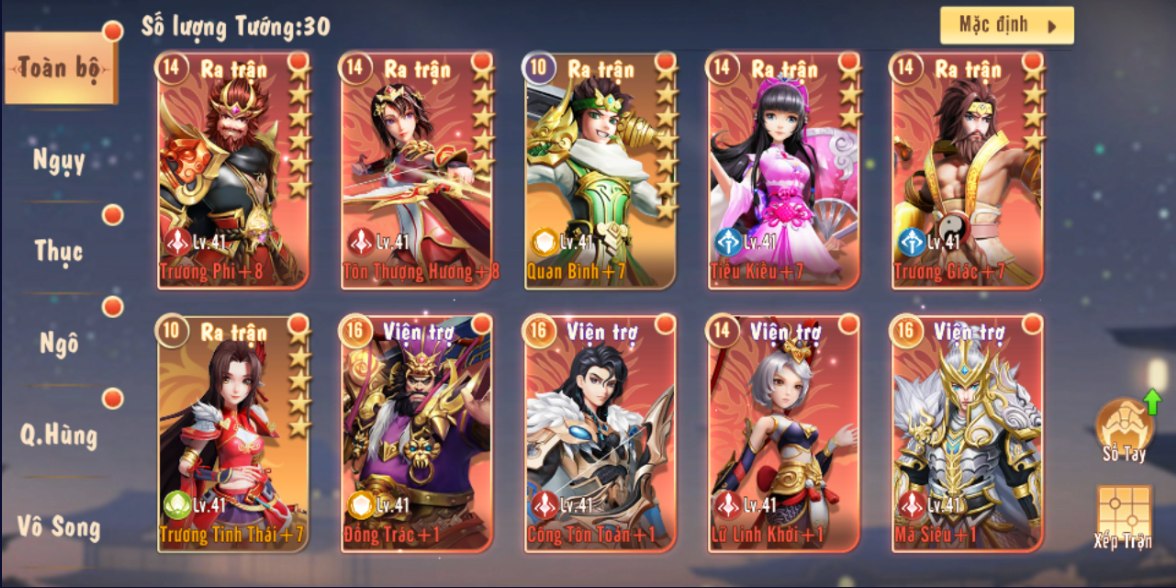Pick the Trương Giác hero card
1176x588 pixels.
coord(968,170)
